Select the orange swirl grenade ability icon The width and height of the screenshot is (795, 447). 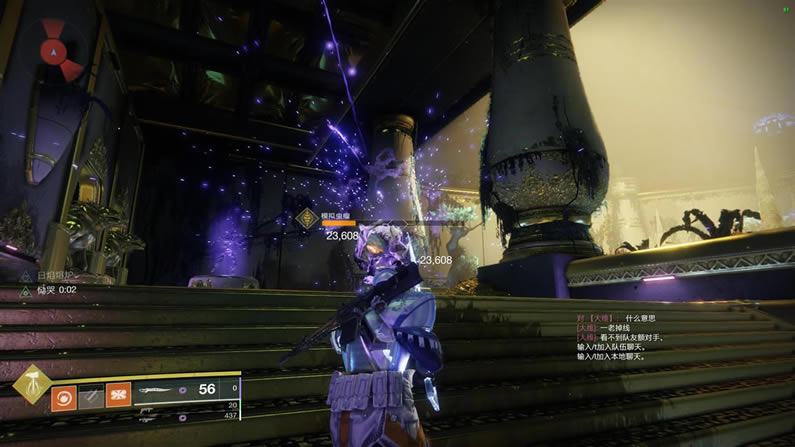pos(65,395)
